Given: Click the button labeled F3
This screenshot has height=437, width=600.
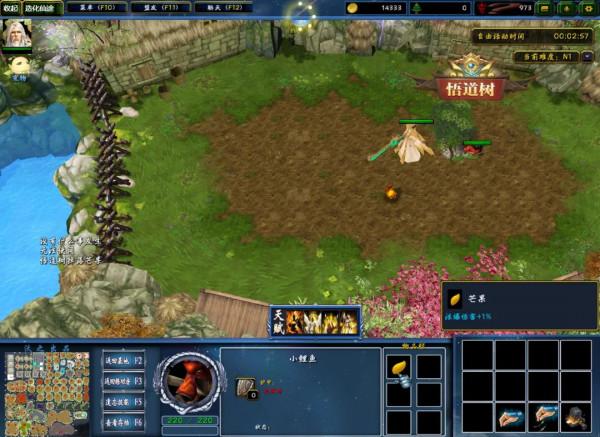Looking at the screenshot, I should (124, 381).
